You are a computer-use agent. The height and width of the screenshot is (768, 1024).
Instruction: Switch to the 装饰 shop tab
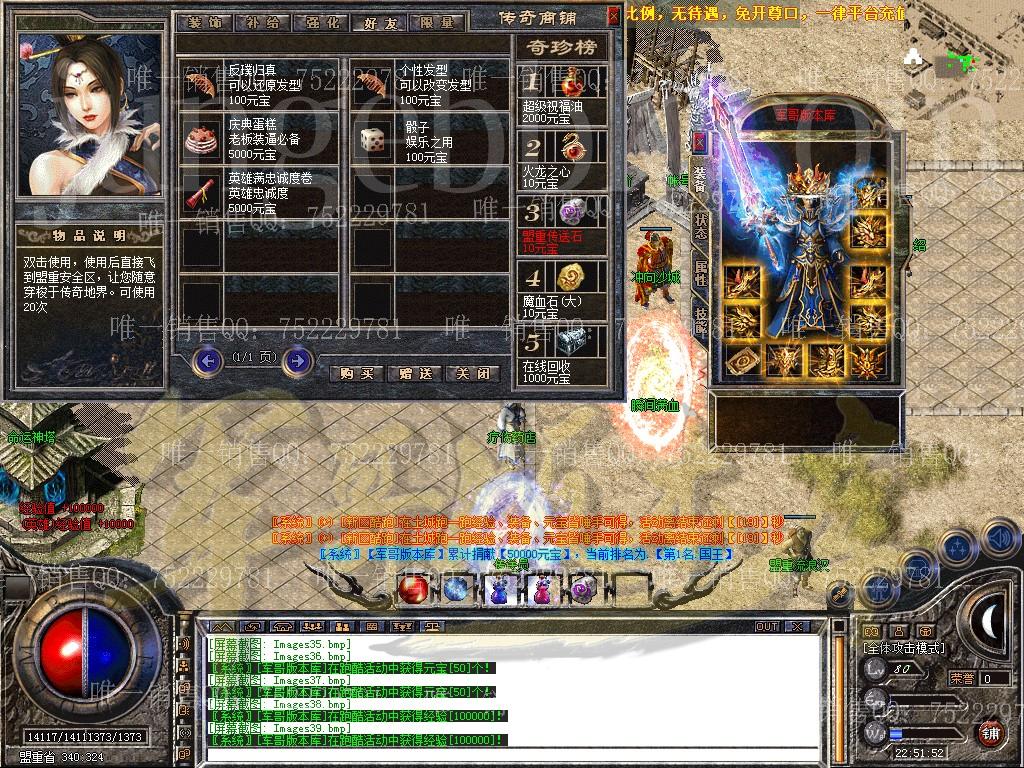[x=203, y=22]
